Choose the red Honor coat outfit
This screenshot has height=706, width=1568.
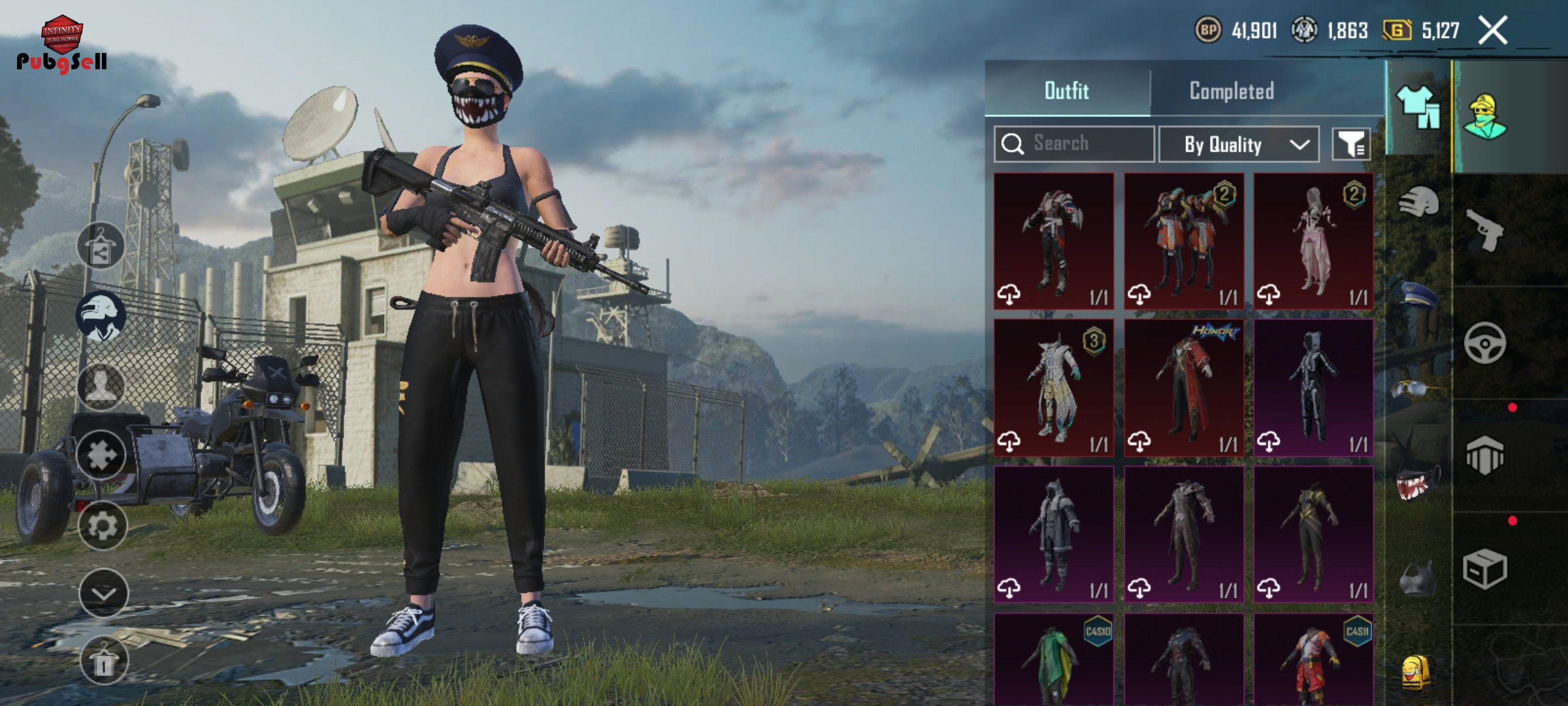[x=1184, y=388]
